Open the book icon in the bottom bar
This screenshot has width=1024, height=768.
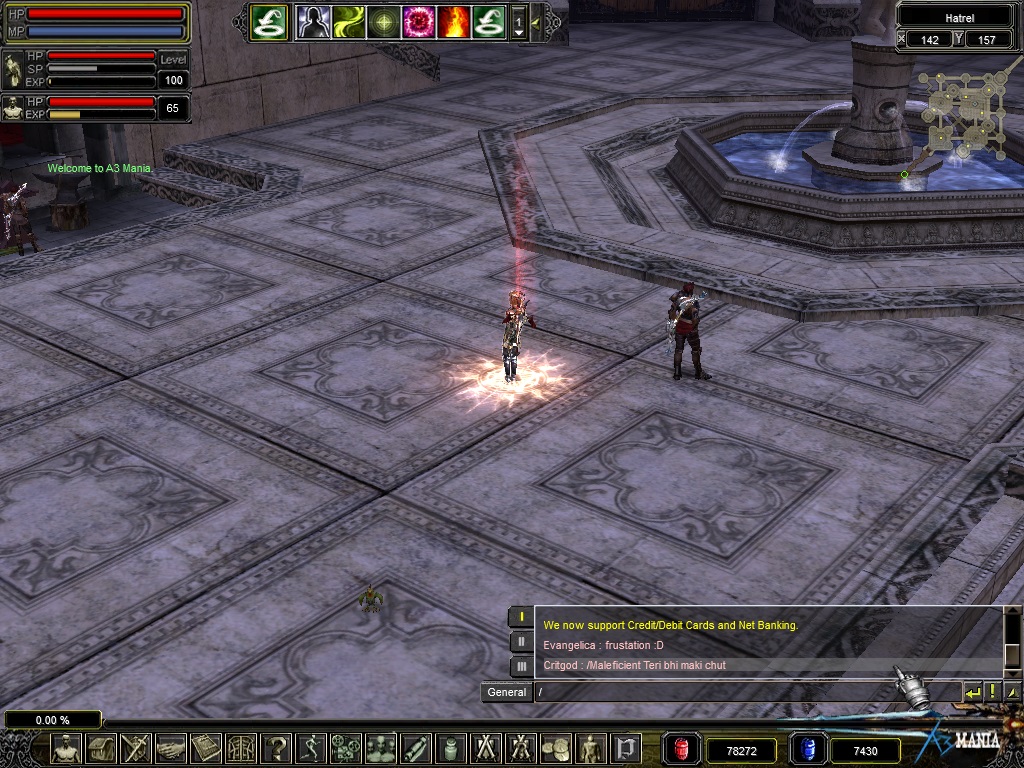pyautogui.click(x=206, y=748)
